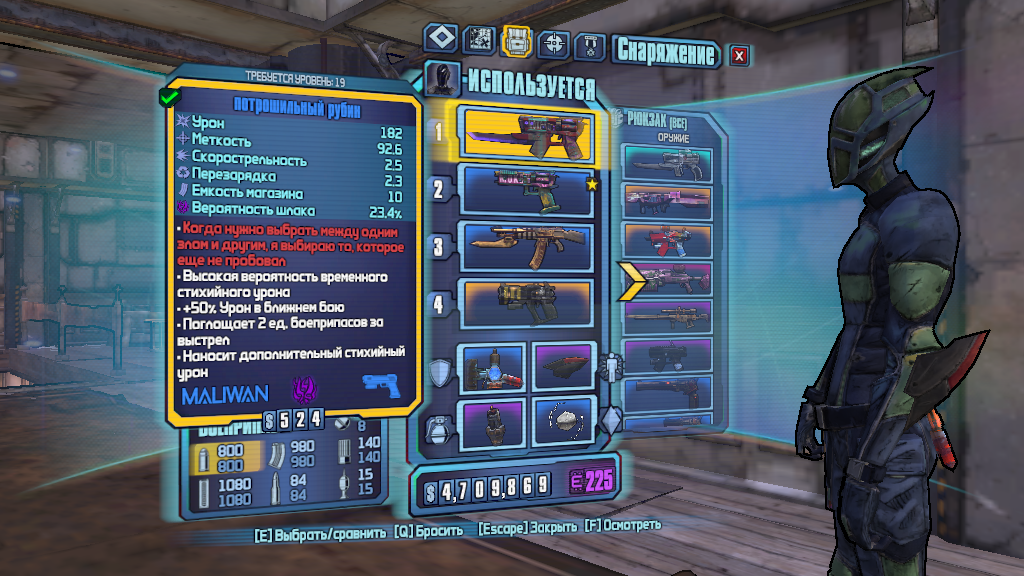Close the inventory with the red X

coord(739,56)
